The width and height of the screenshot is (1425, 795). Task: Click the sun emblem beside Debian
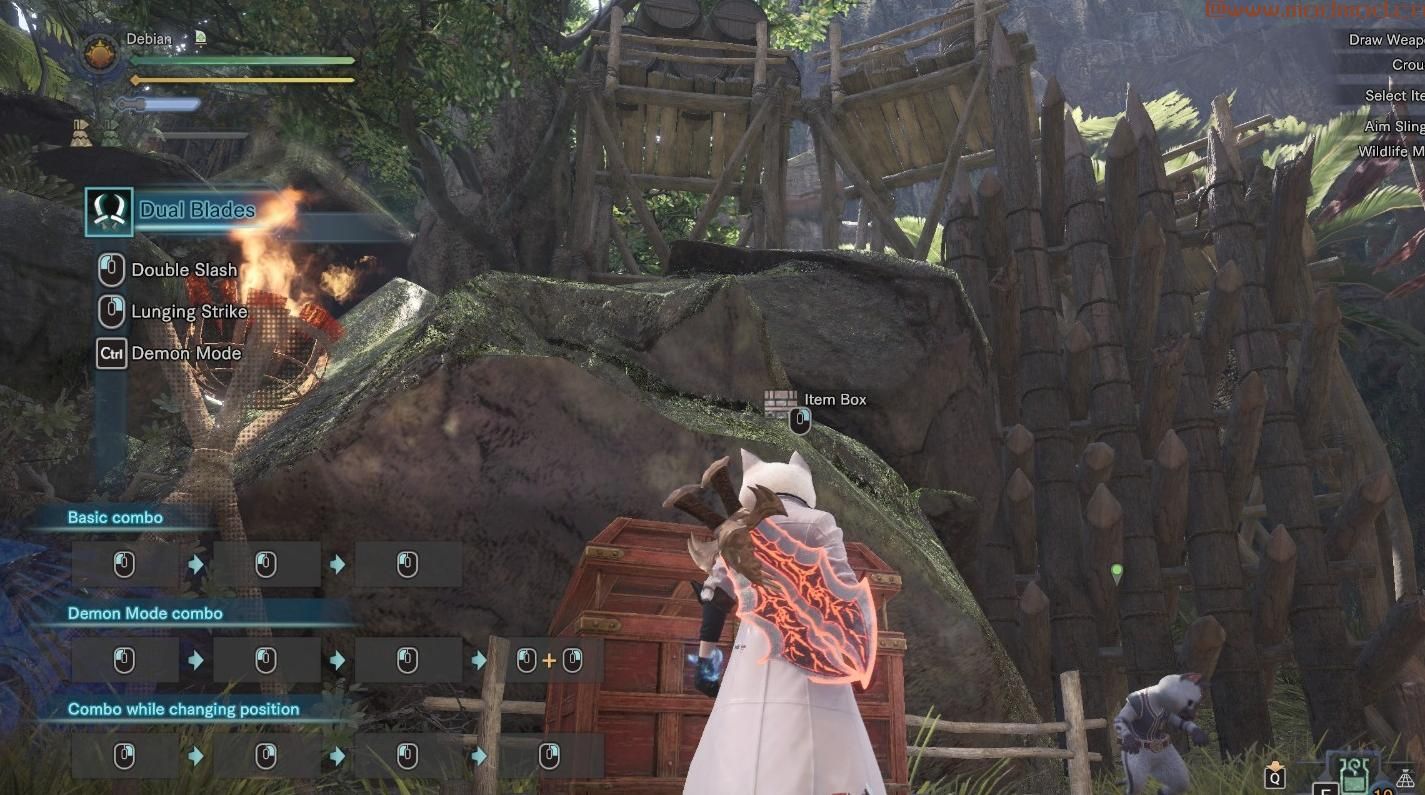101,54
